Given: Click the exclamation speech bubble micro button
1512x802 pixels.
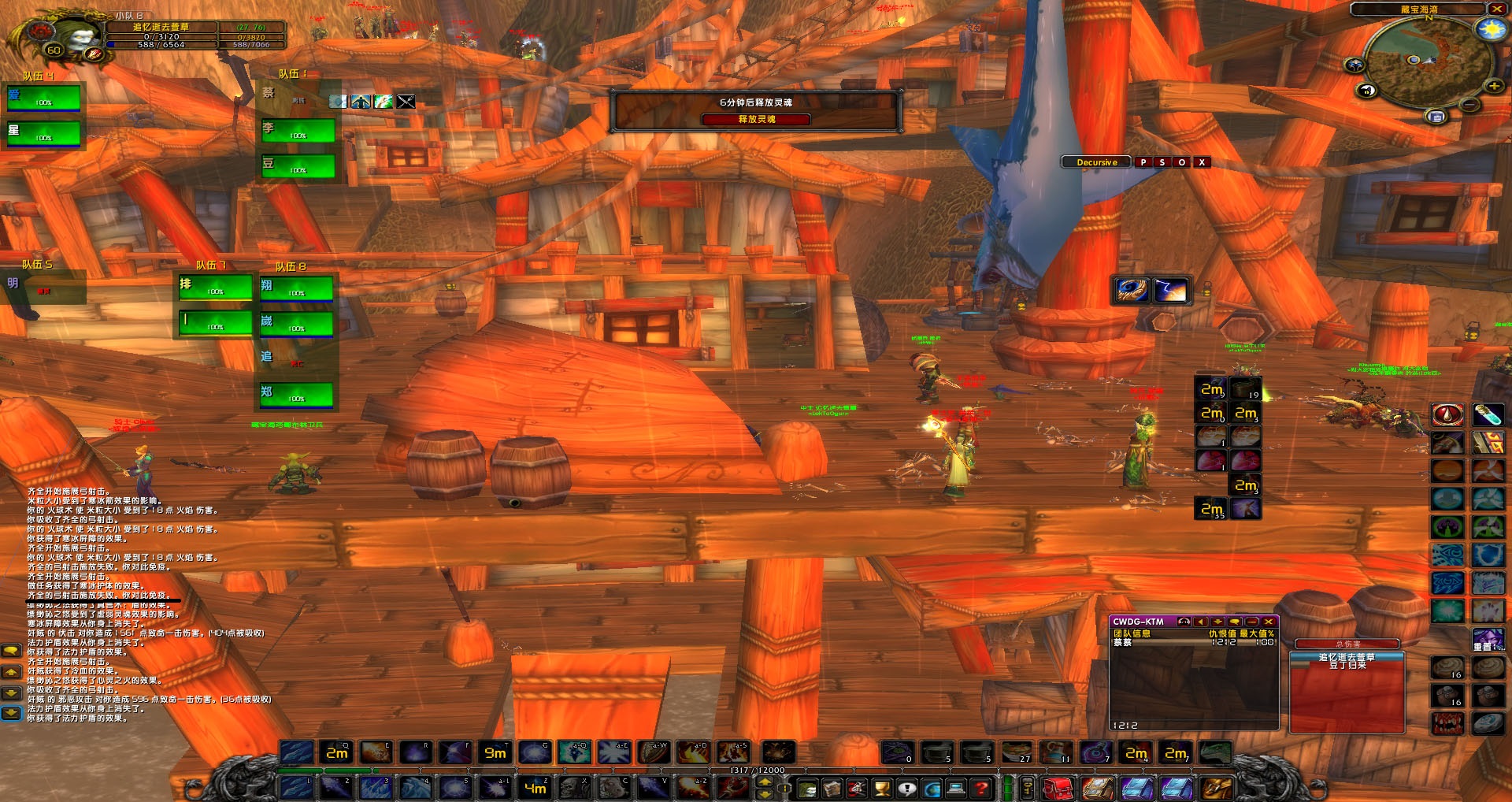Looking at the screenshot, I should (x=907, y=787).
